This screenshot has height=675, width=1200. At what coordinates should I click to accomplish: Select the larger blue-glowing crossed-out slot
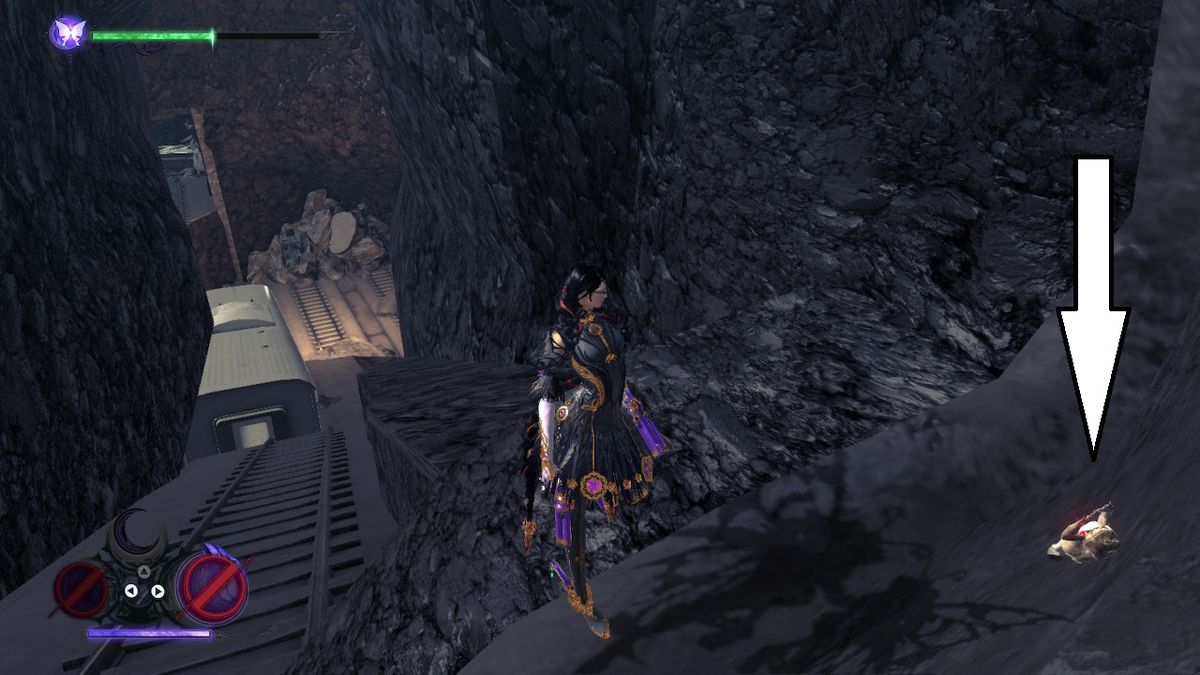pos(211,585)
